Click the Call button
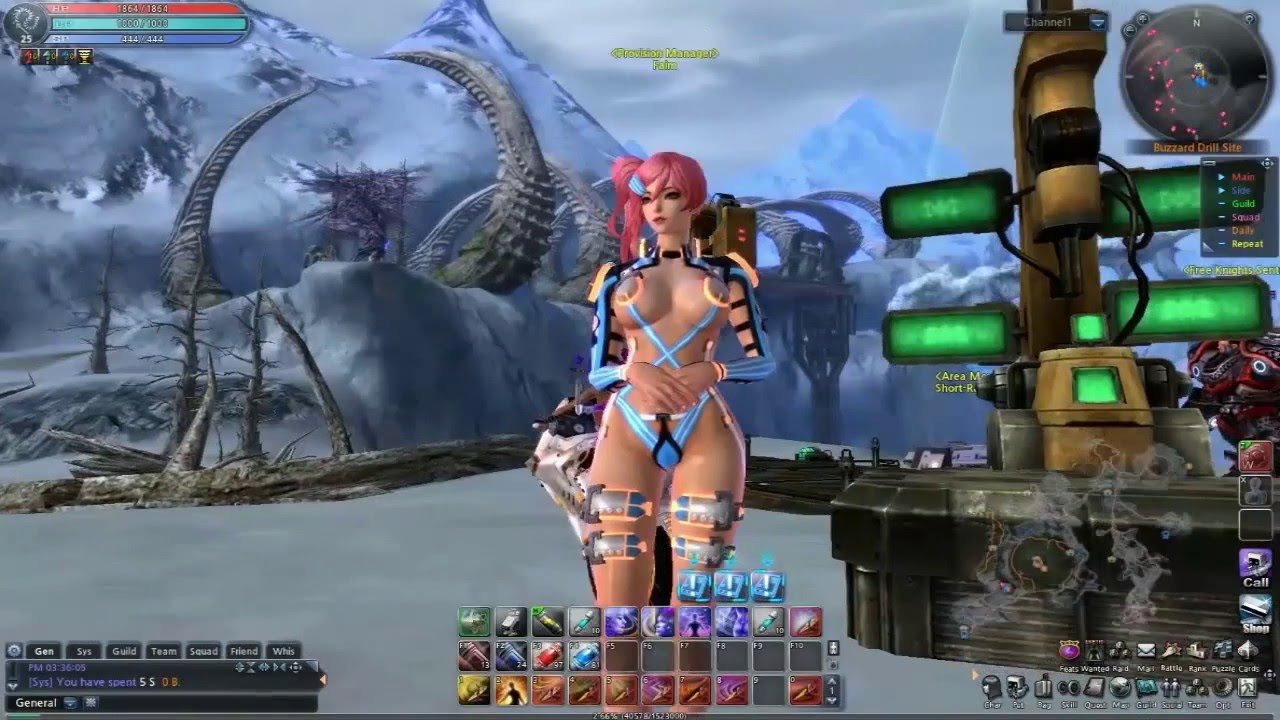The width and height of the screenshot is (1280, 720). 1255,567
